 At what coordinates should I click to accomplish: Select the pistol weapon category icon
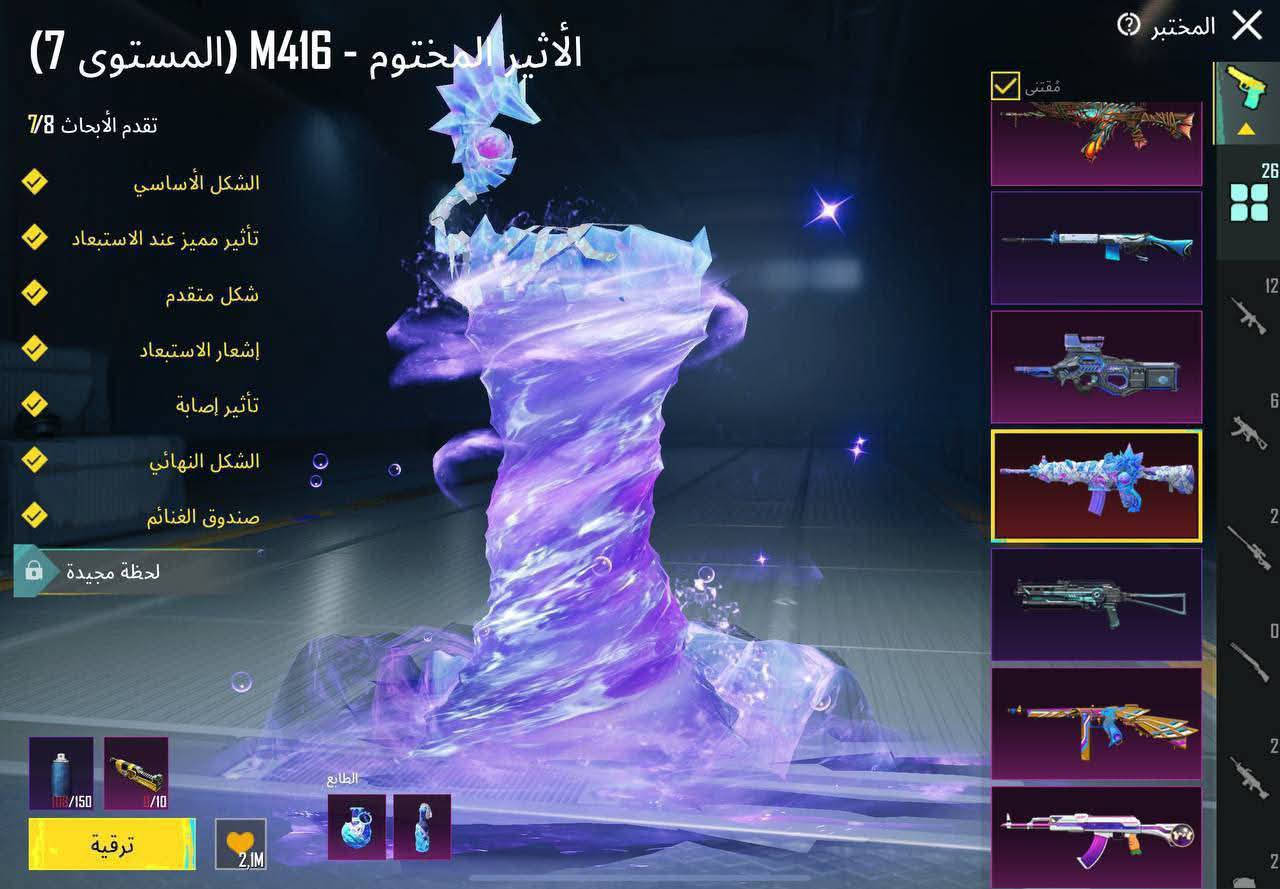pos(1247,85)
